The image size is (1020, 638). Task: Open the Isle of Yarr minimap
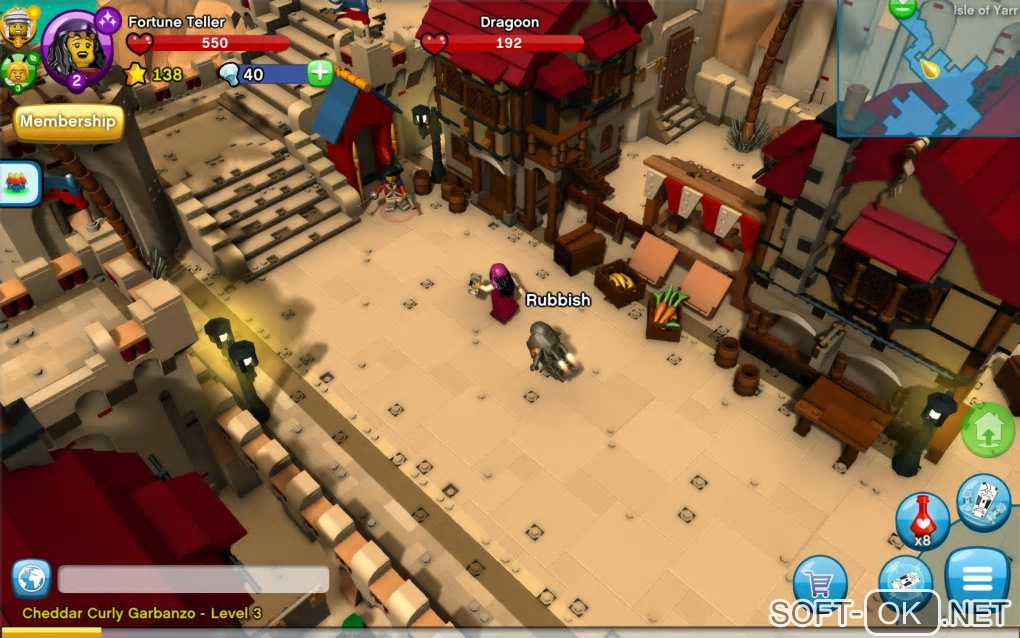(x=928, y=67)
